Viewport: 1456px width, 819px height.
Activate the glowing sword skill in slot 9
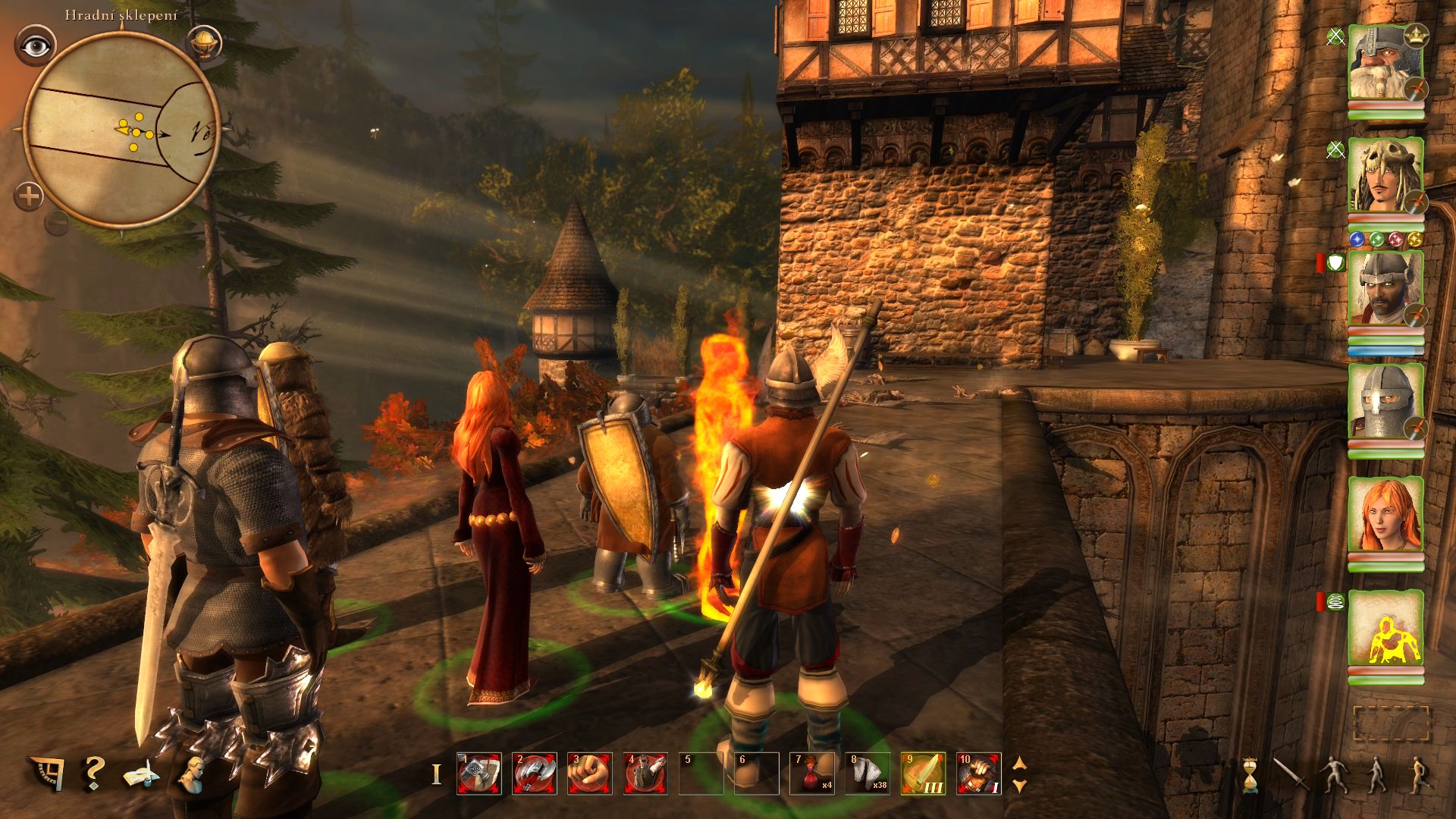pyautogui.click(x=923, y=773)
